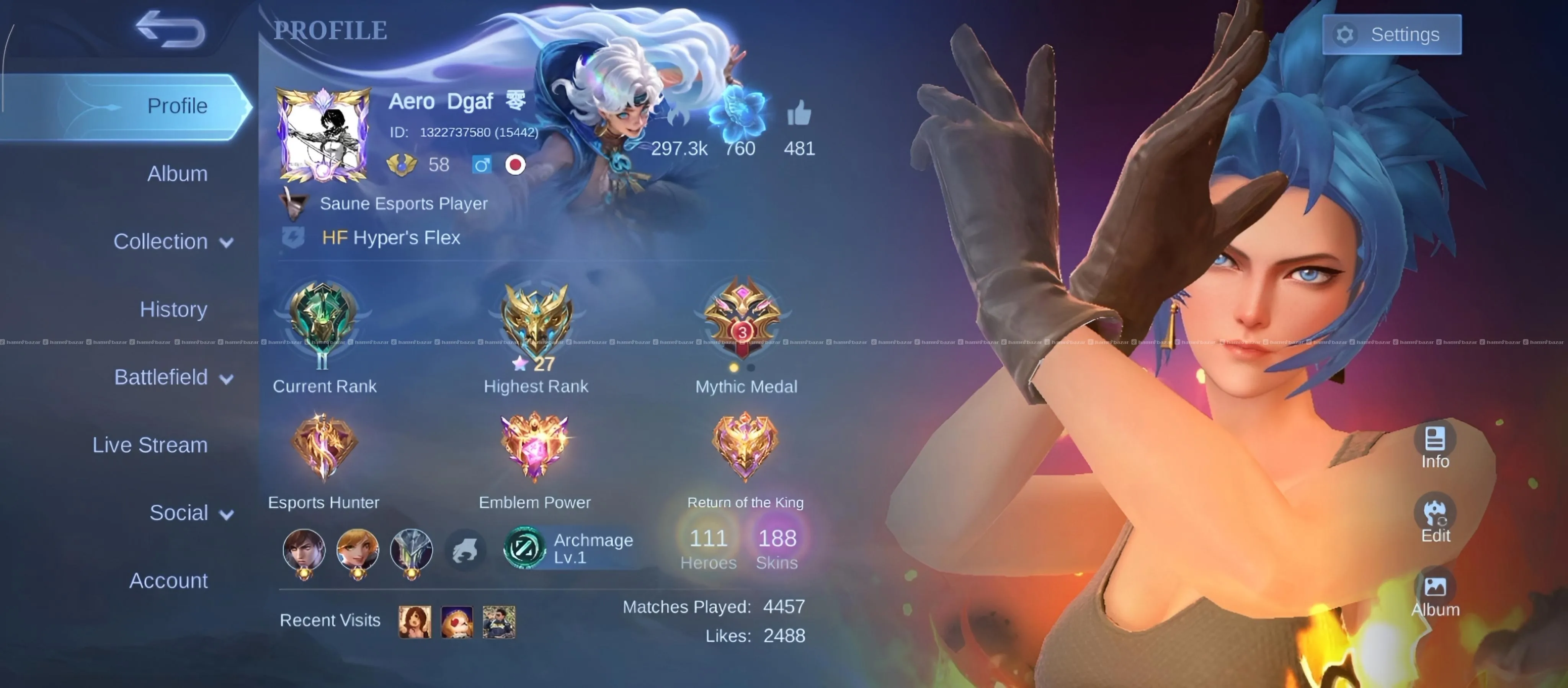Expand the Social section

[x=191, y=513]
